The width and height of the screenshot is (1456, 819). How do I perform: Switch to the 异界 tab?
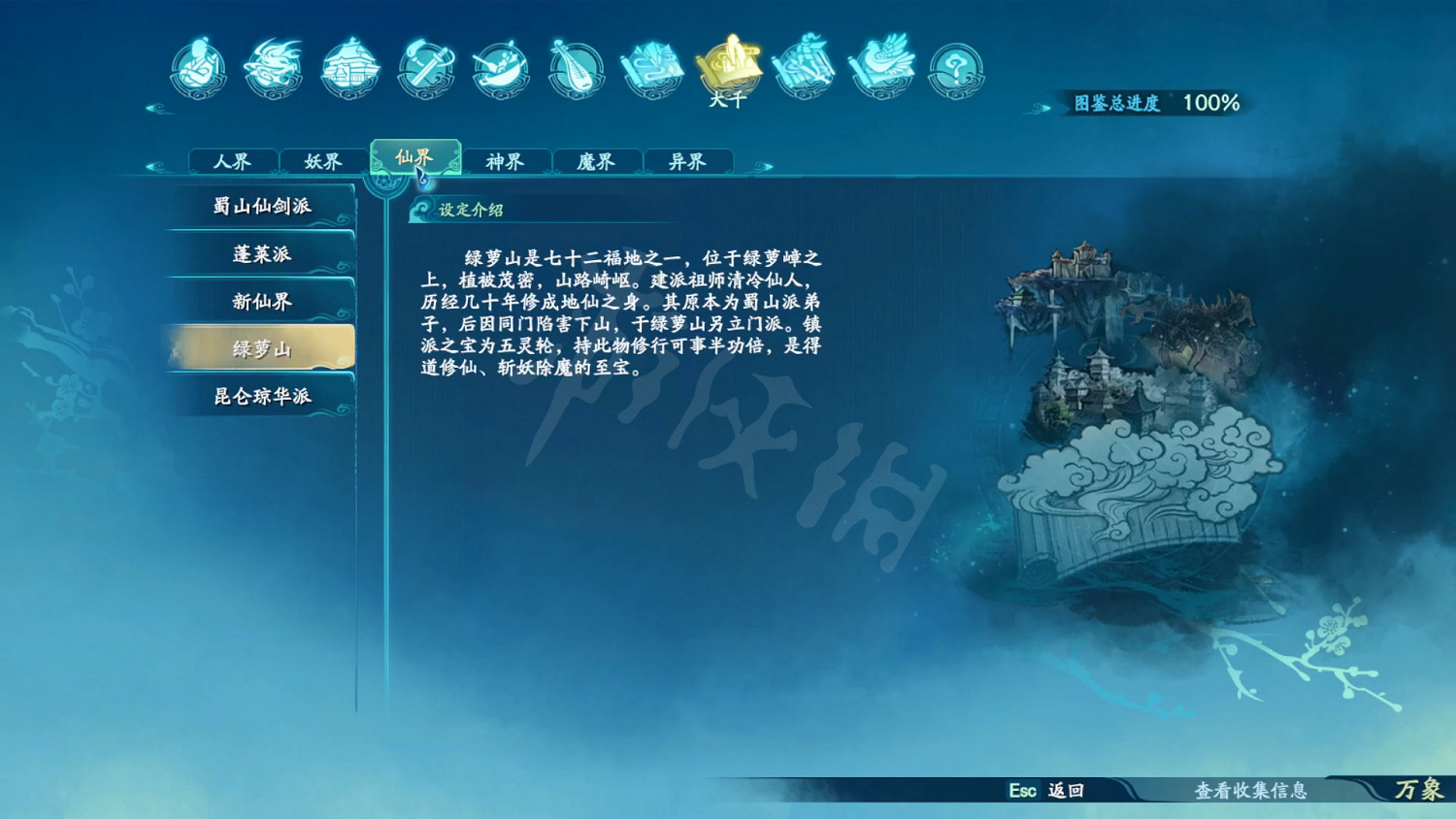pyautogui.click(x=686, y=161)
